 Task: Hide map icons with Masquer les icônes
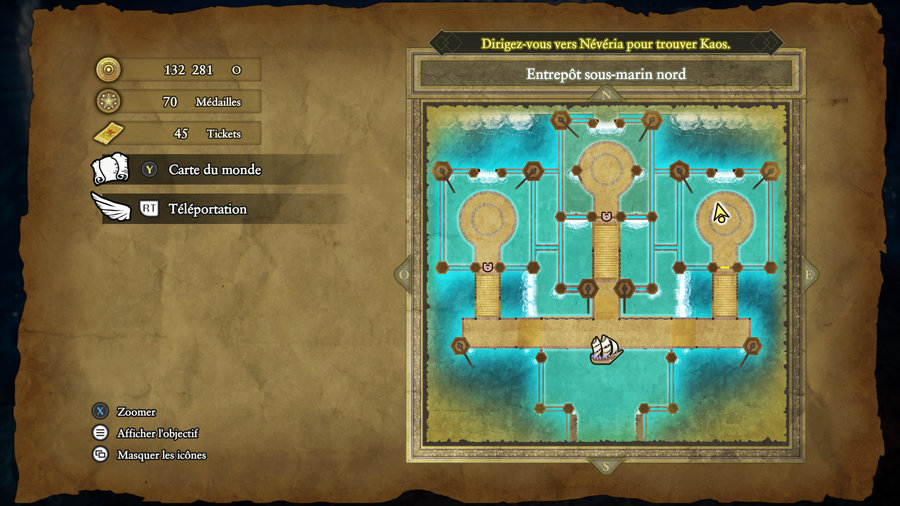click(161, 455)
